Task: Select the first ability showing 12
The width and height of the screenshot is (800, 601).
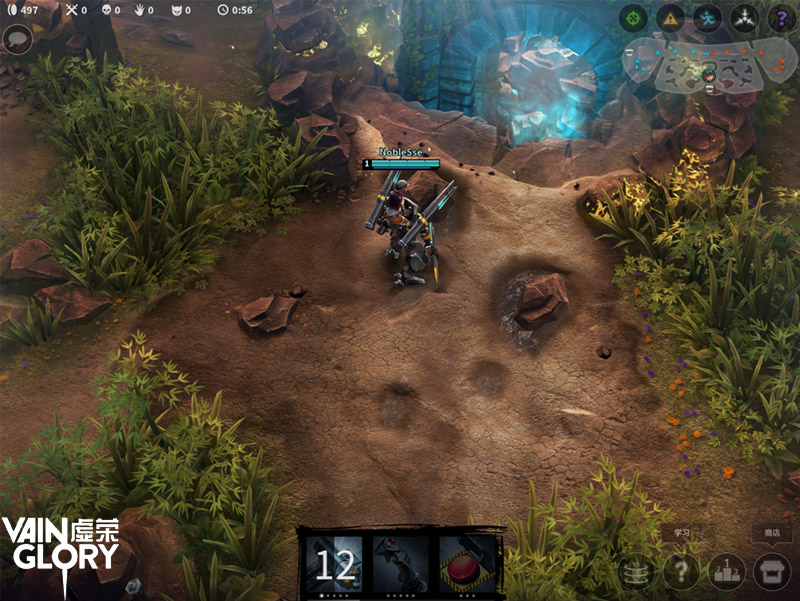Action: click(335, 565)
